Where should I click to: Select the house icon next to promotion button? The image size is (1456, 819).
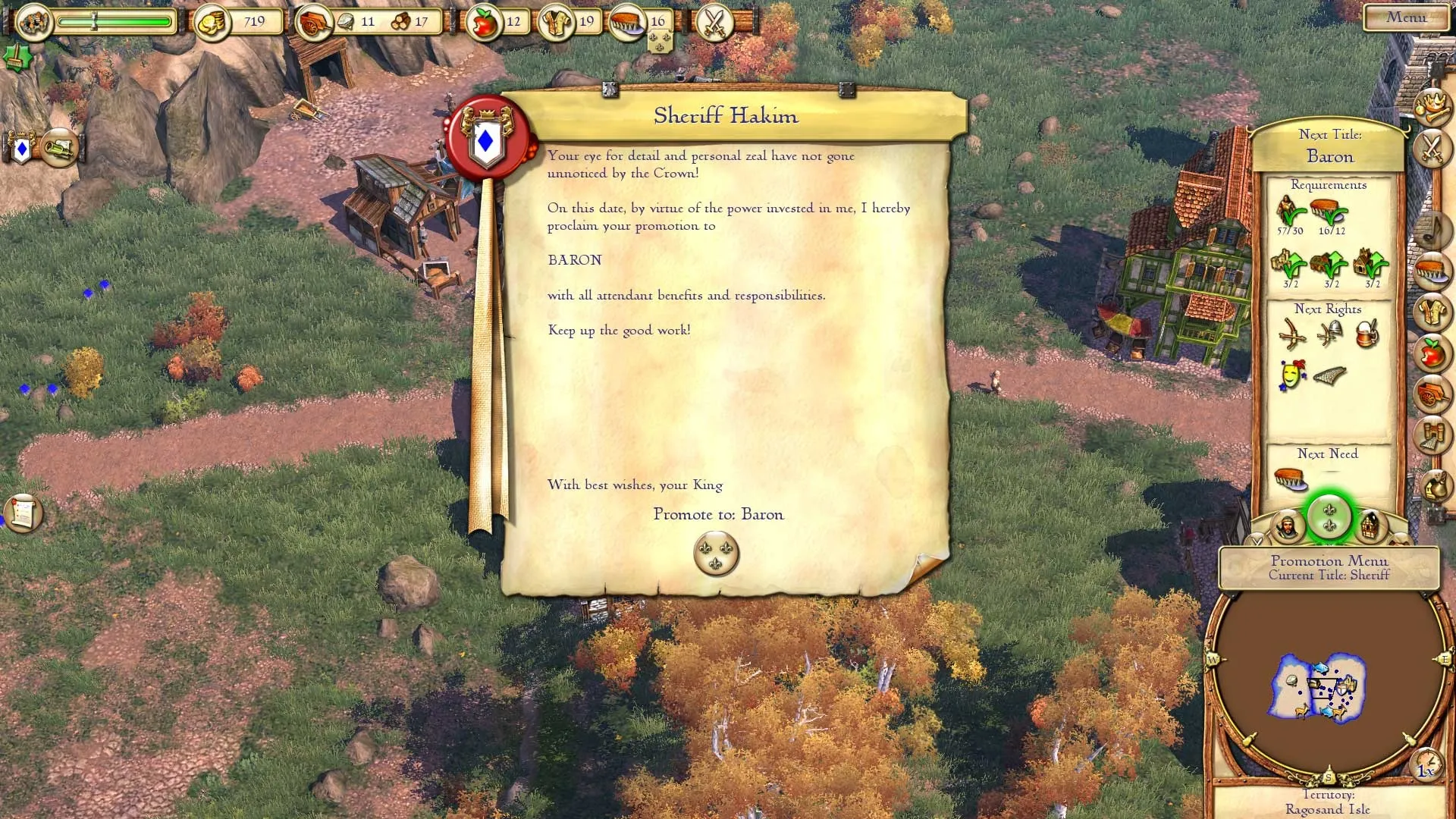[x=1370, y=526]
